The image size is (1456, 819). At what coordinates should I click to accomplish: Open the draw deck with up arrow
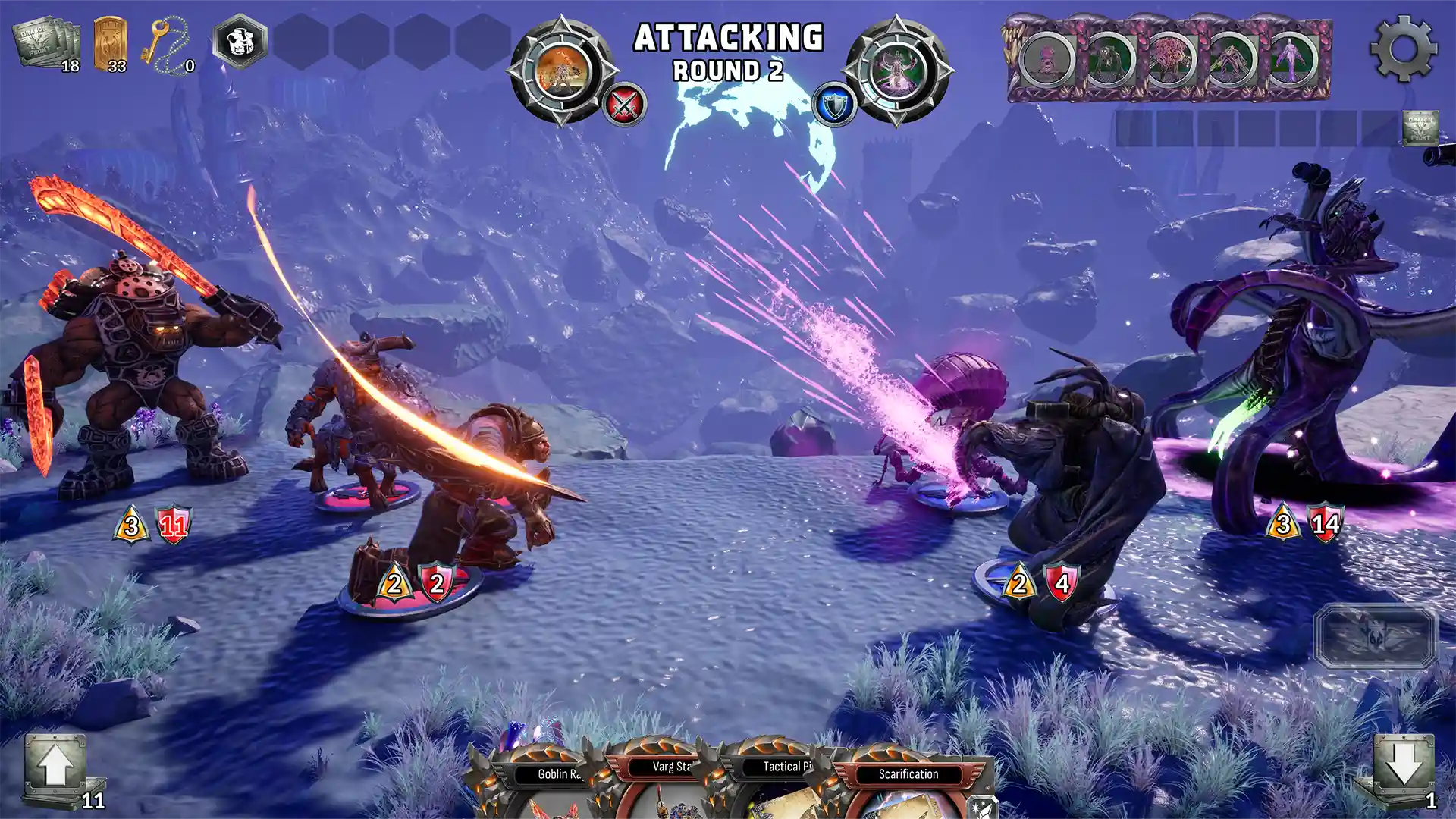click(x=55, y=766)
